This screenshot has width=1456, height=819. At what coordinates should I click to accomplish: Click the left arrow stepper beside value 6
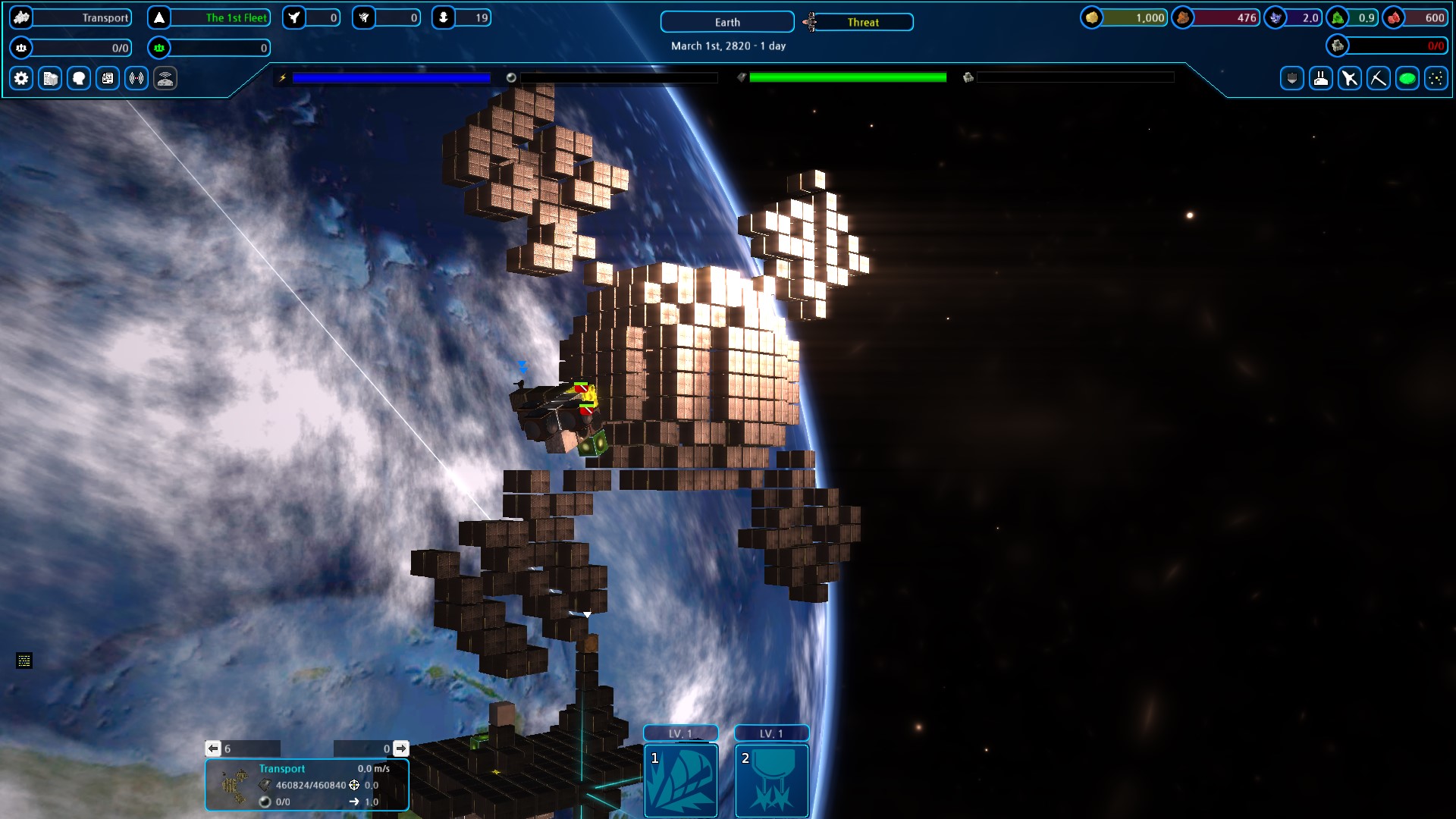point(212,748)
